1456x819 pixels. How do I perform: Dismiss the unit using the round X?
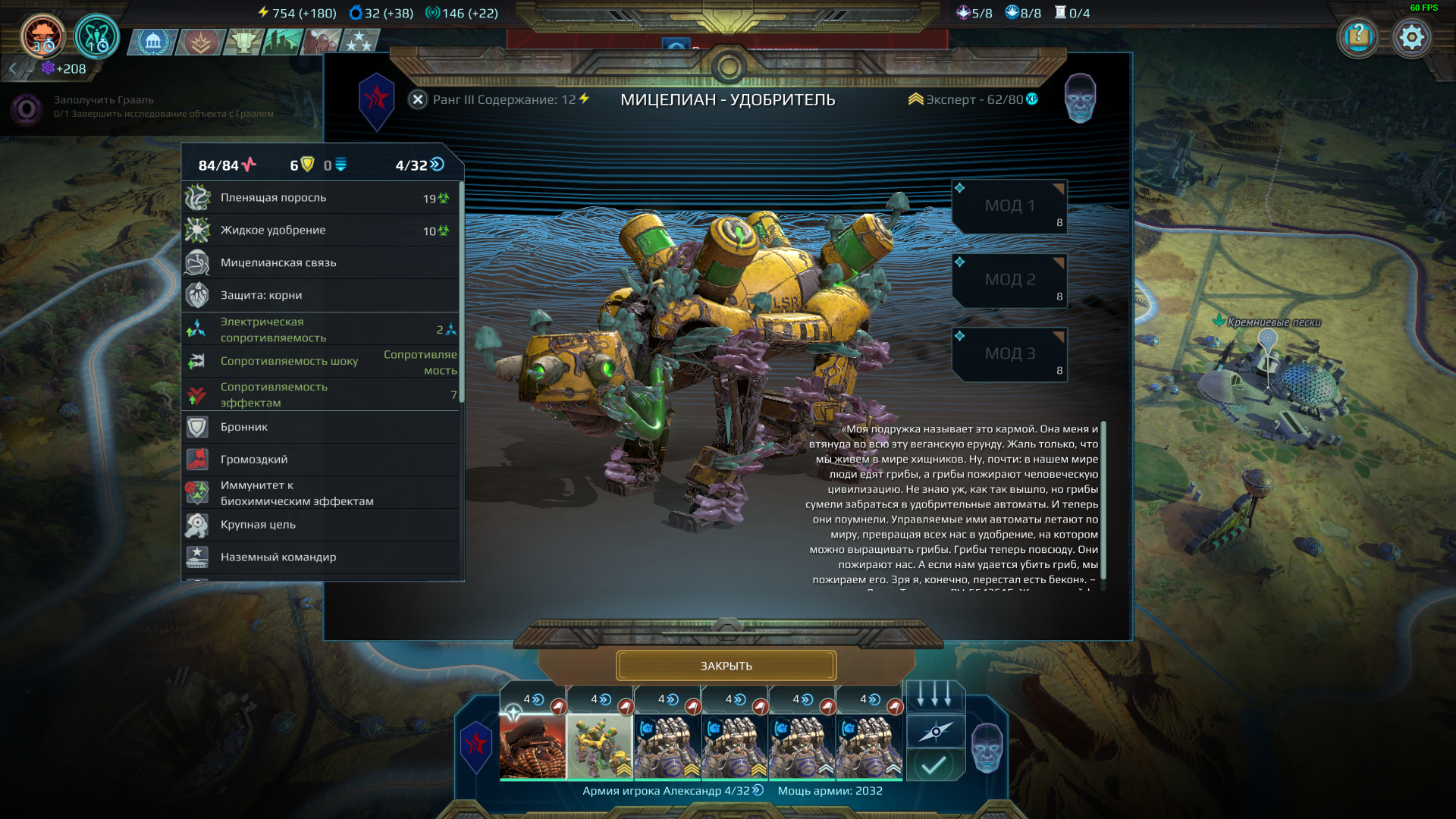[418, 99]
